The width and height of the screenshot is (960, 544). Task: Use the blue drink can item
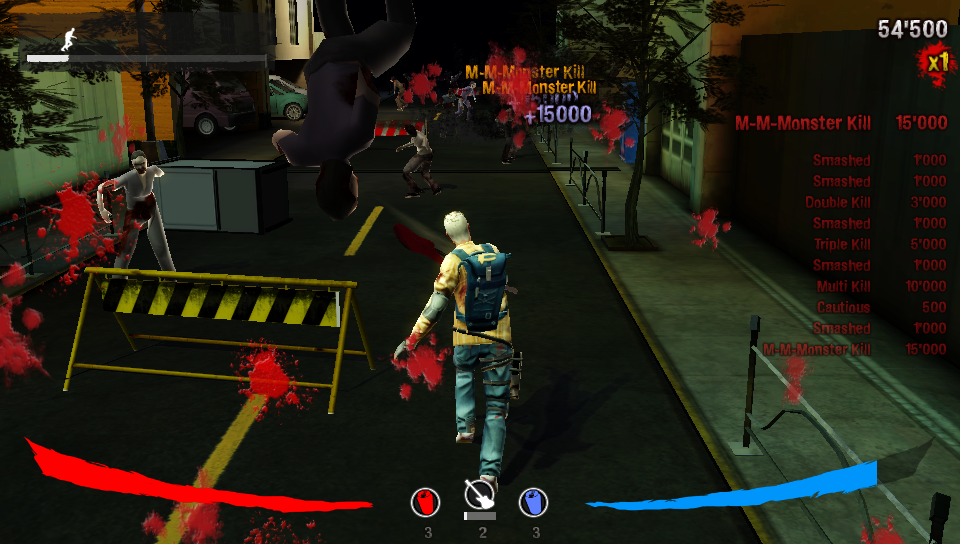tap(534, 501)
